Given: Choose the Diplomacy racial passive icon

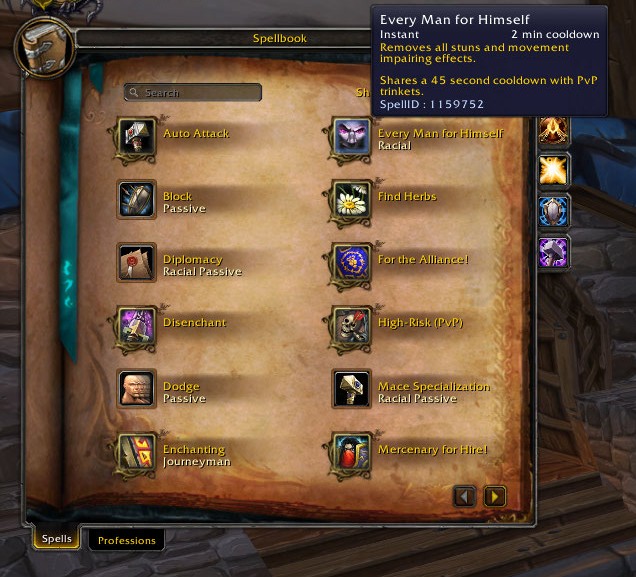Looking at the screenshot, I should [136, 263].
